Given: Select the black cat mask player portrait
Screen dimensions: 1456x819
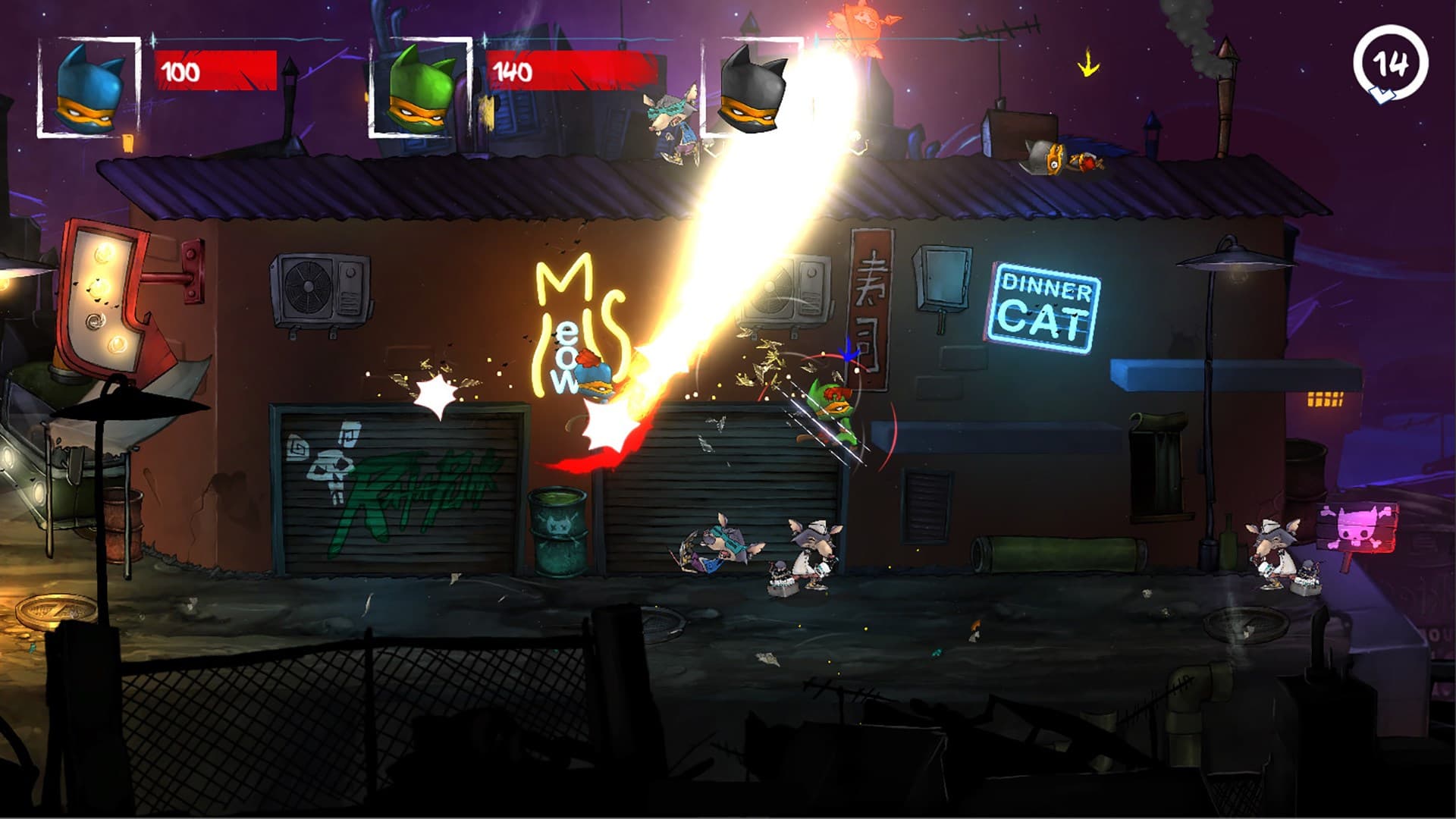Looking at the screenshot, I should point(755,91).
